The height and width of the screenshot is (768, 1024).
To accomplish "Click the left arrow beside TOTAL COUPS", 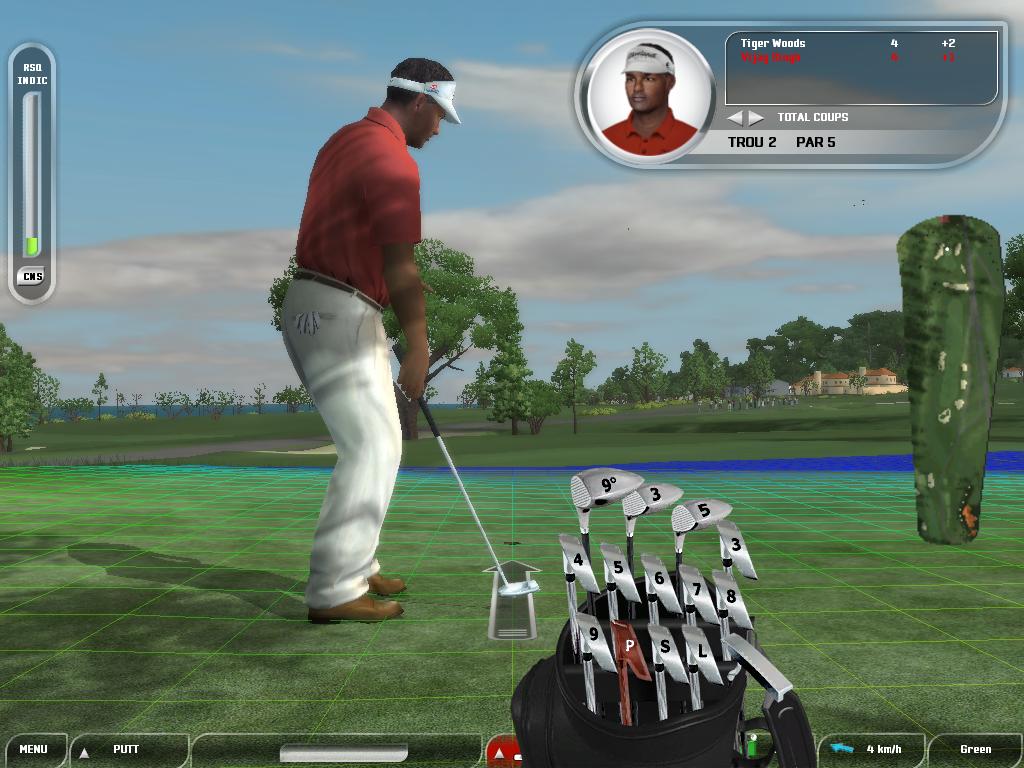I will coord(735,118).
